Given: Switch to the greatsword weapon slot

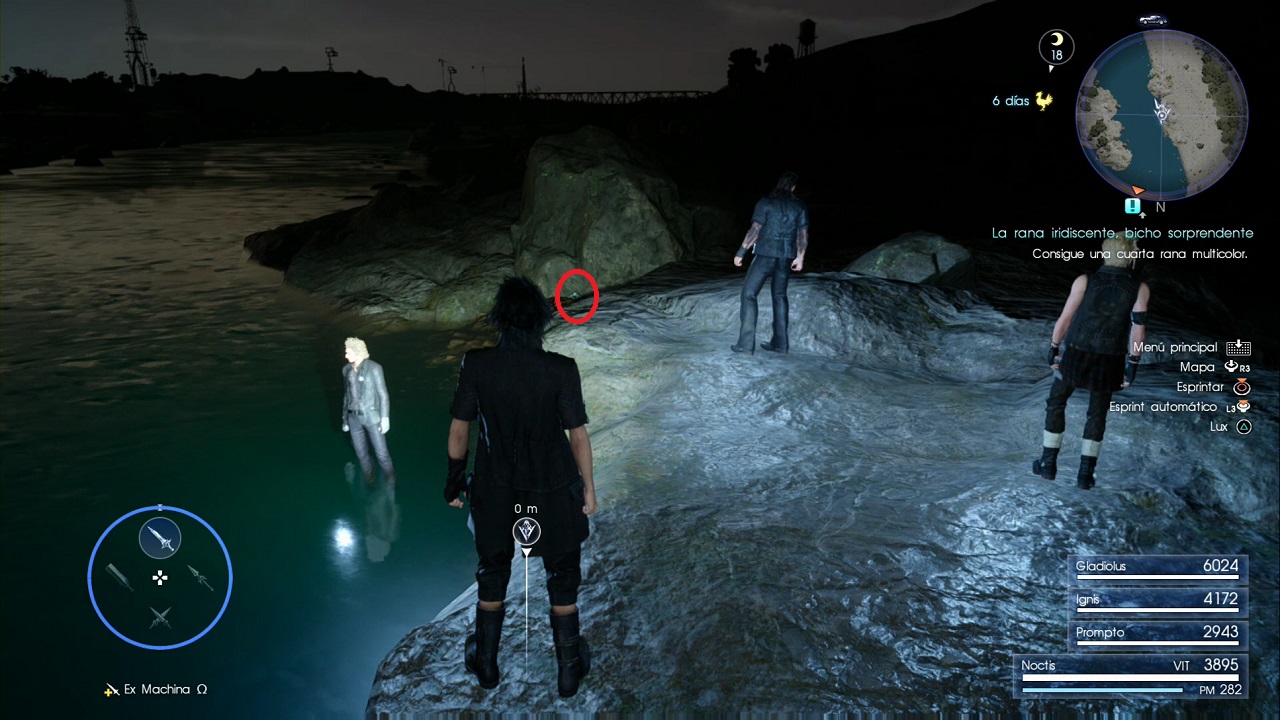Looking at the screenshot, I should click(120, 577).
